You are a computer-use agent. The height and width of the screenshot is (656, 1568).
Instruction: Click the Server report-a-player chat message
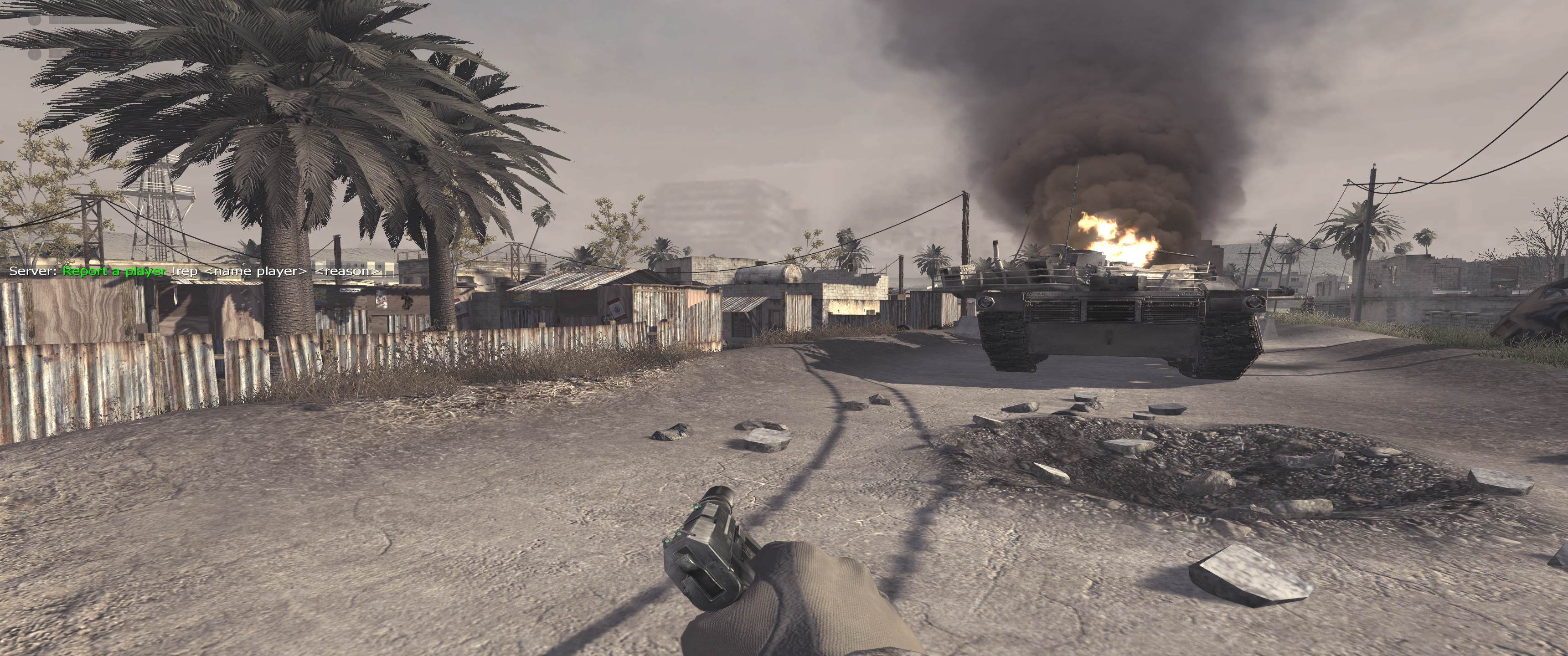(195, 272)
